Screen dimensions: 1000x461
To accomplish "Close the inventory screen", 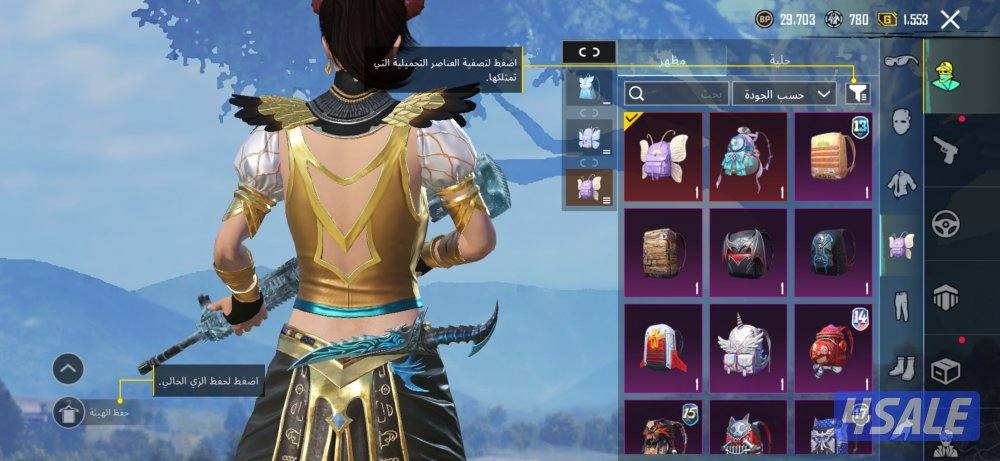I will pos(950,19).
